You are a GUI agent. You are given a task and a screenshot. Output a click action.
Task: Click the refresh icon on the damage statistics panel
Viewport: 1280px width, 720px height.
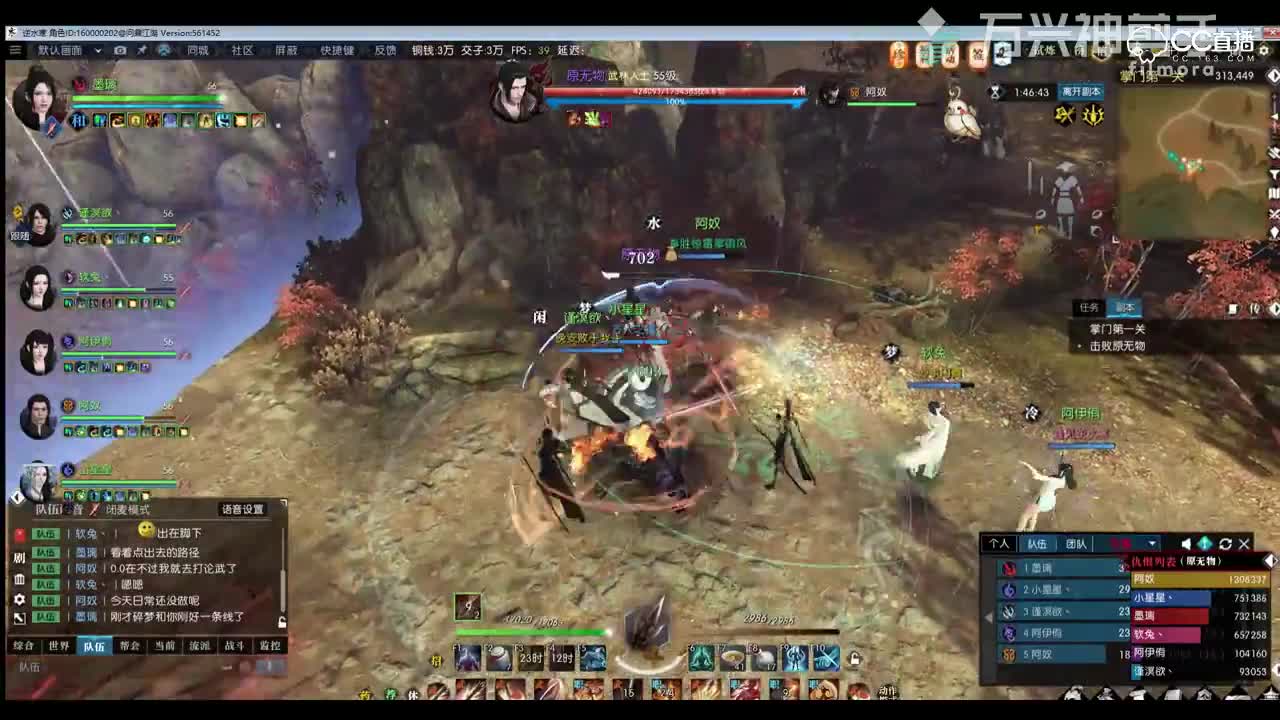pos(1225,544)
